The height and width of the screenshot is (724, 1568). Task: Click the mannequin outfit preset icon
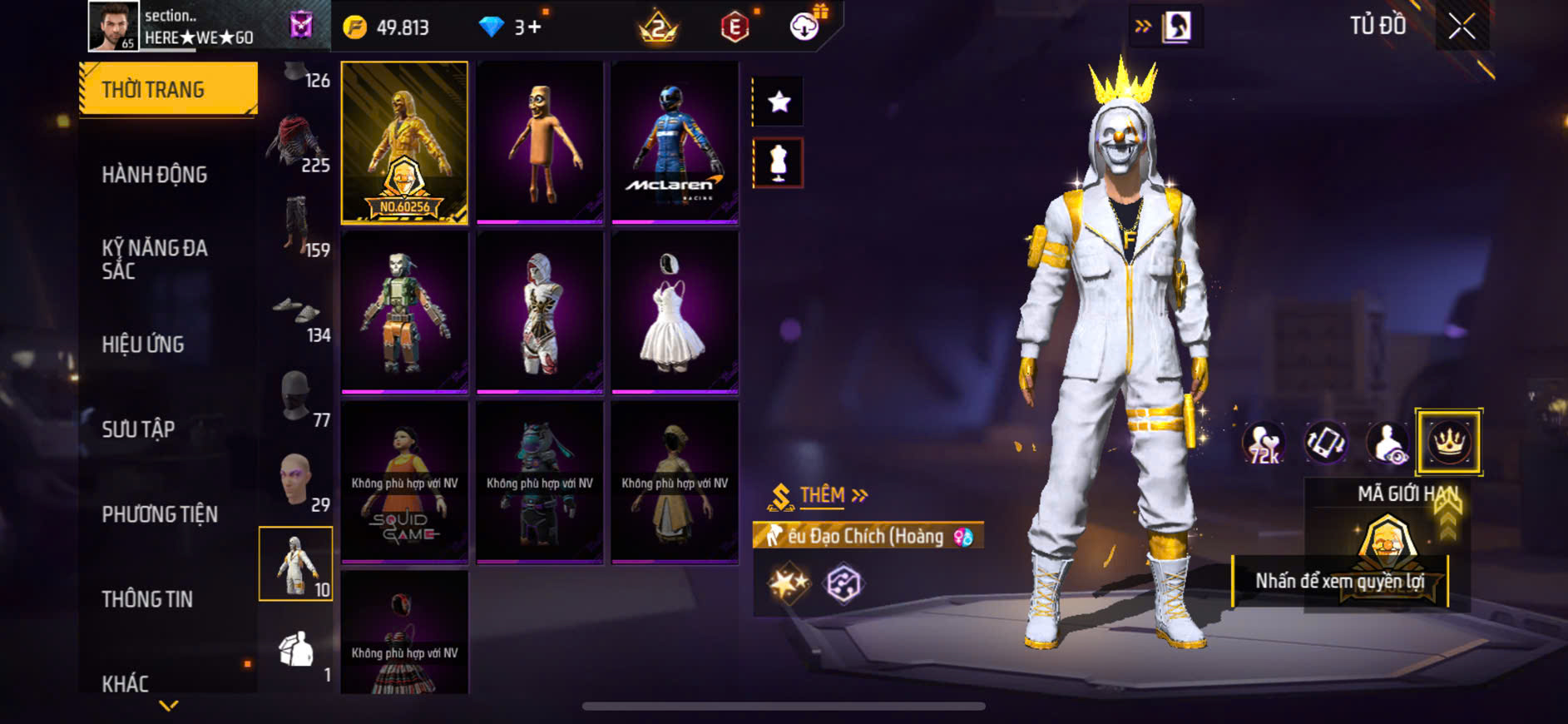pos(779,162)
